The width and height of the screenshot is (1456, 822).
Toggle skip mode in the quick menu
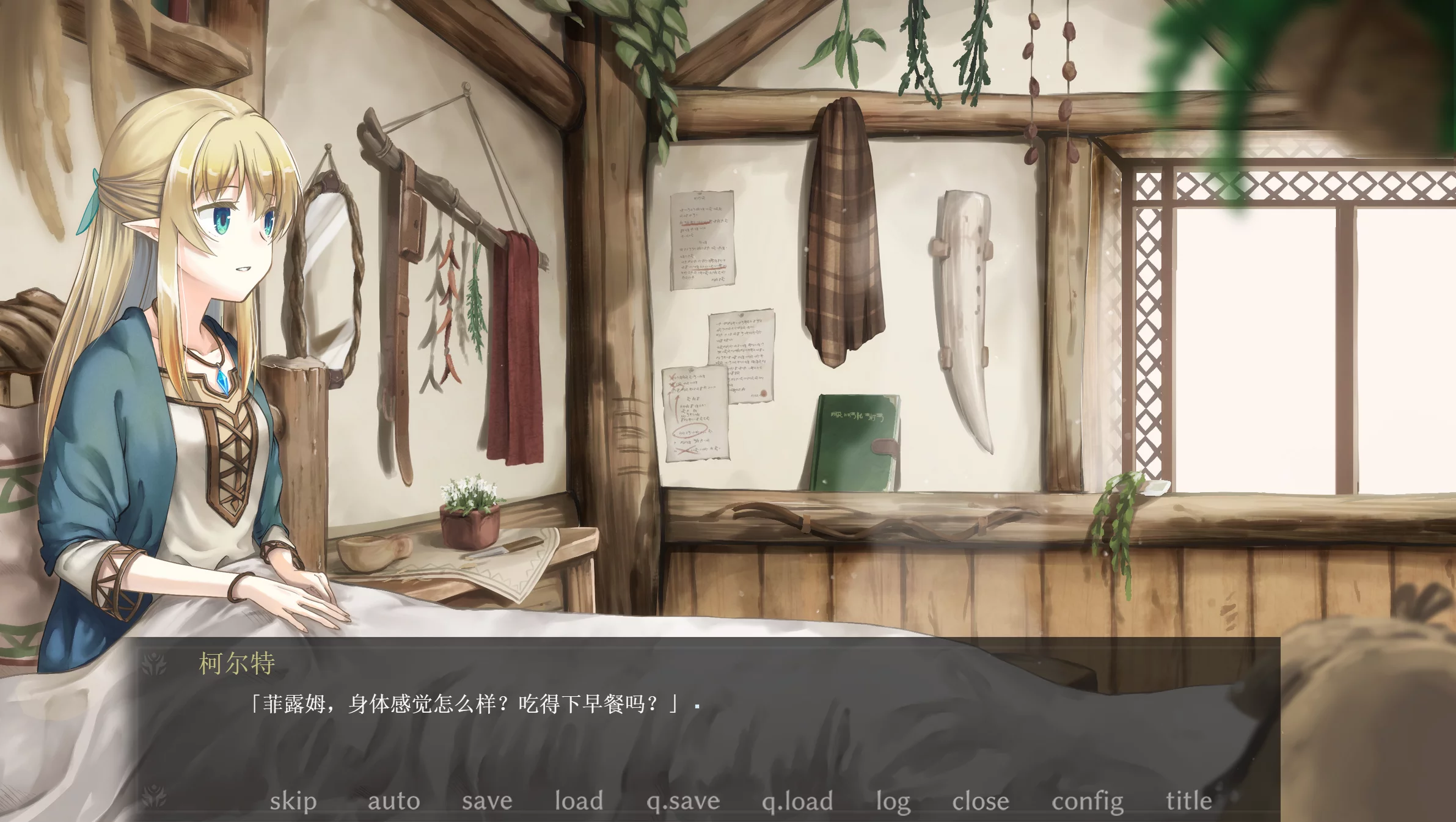tap(294, 801)
